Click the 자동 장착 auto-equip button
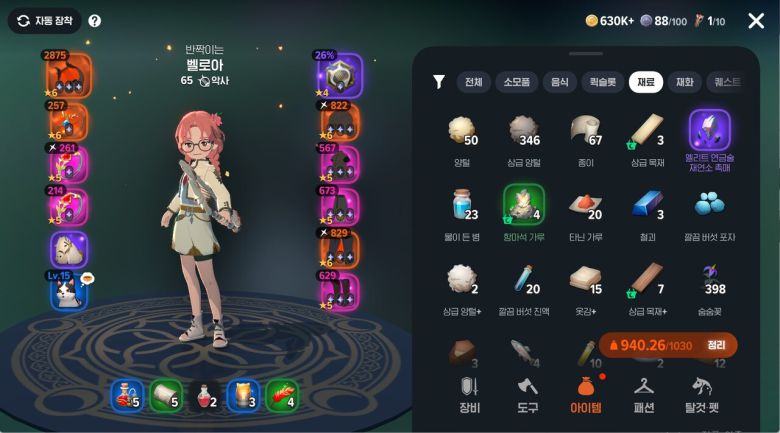Viewport: 780px width, 433px height. (x=45, y=20)
